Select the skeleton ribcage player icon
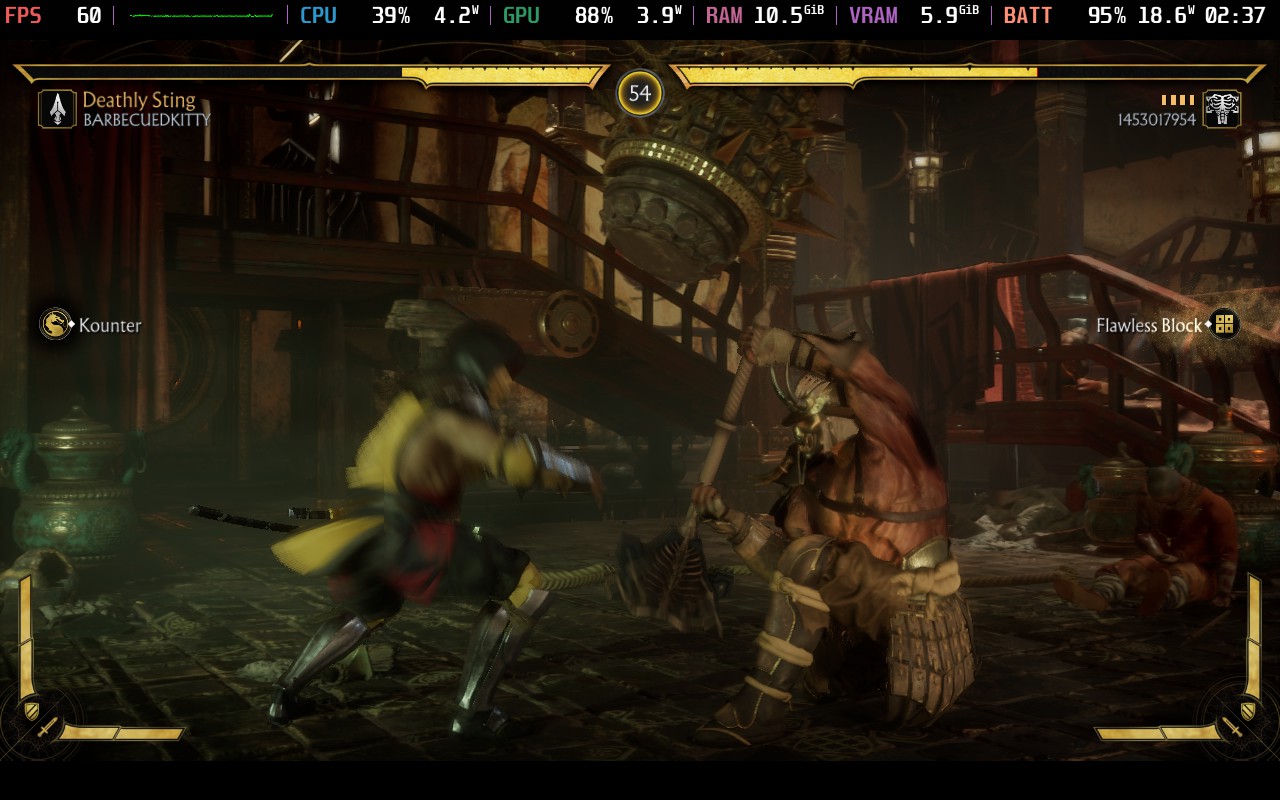Screen dimensions: 1280x800 click(1222, 109)
